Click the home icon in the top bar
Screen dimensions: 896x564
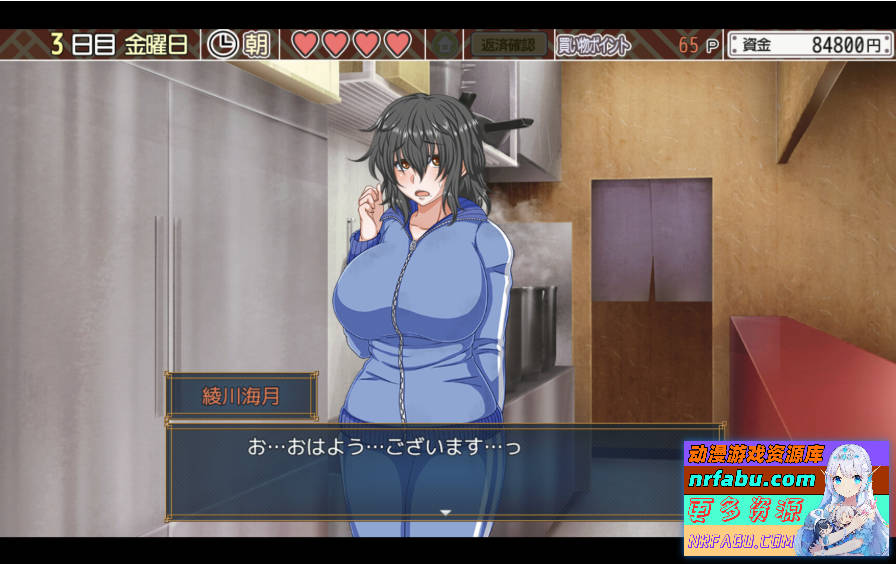[x=446, y=44]
